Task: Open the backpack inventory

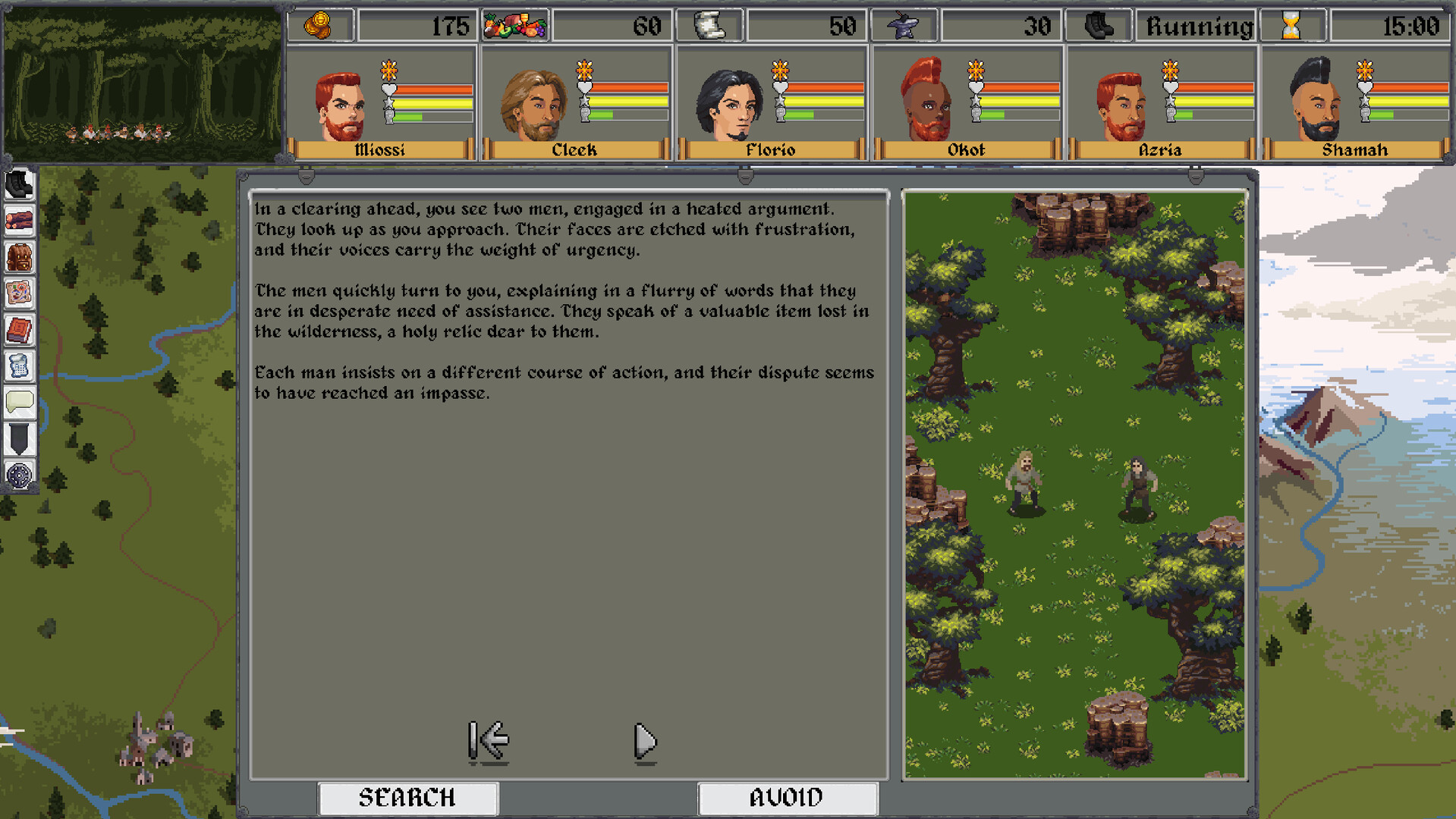Action: click(x=19, y=258)
